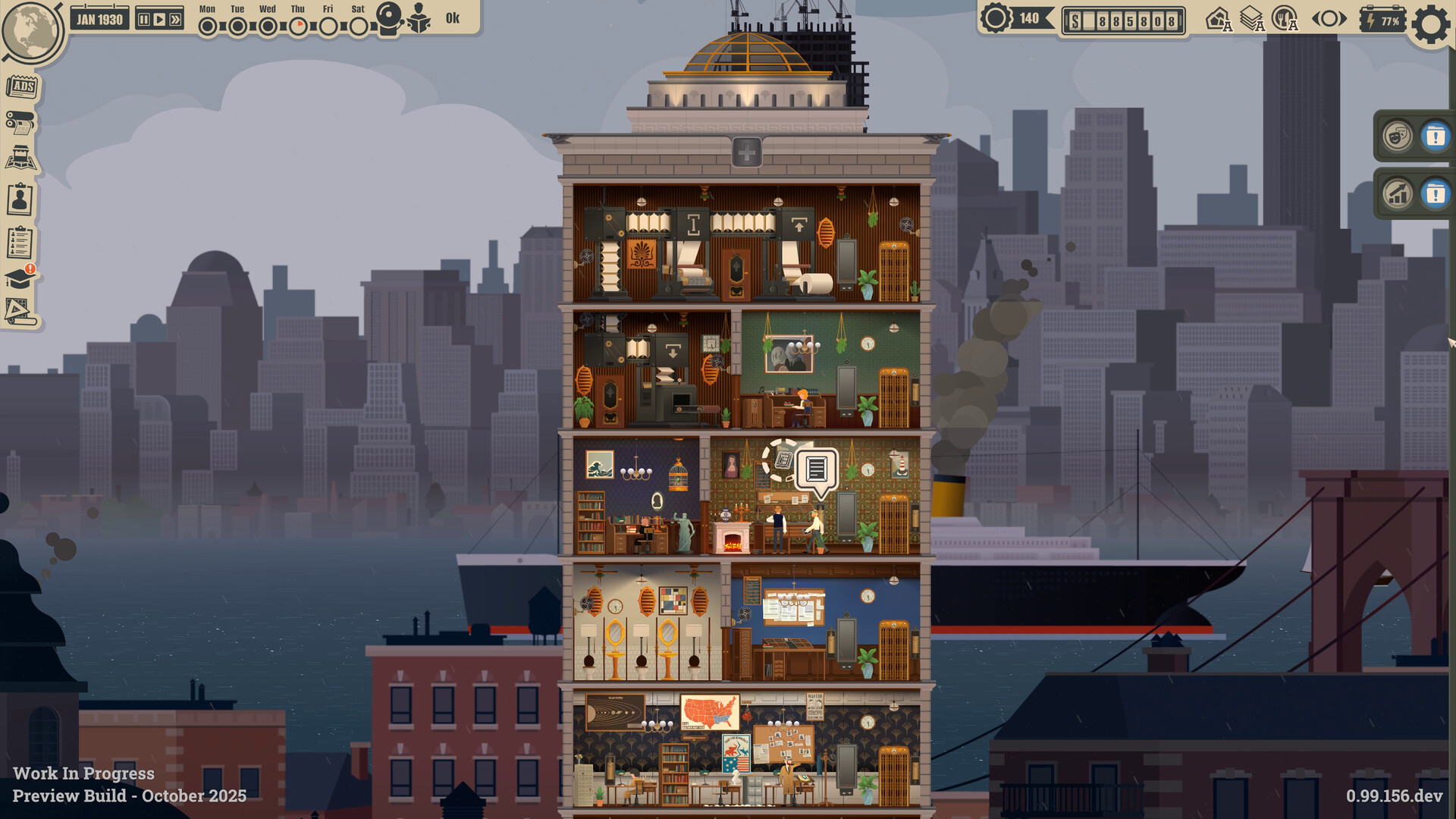Click the building layout auto icon
The image size is (1456, 819).
click(1219, 19)
